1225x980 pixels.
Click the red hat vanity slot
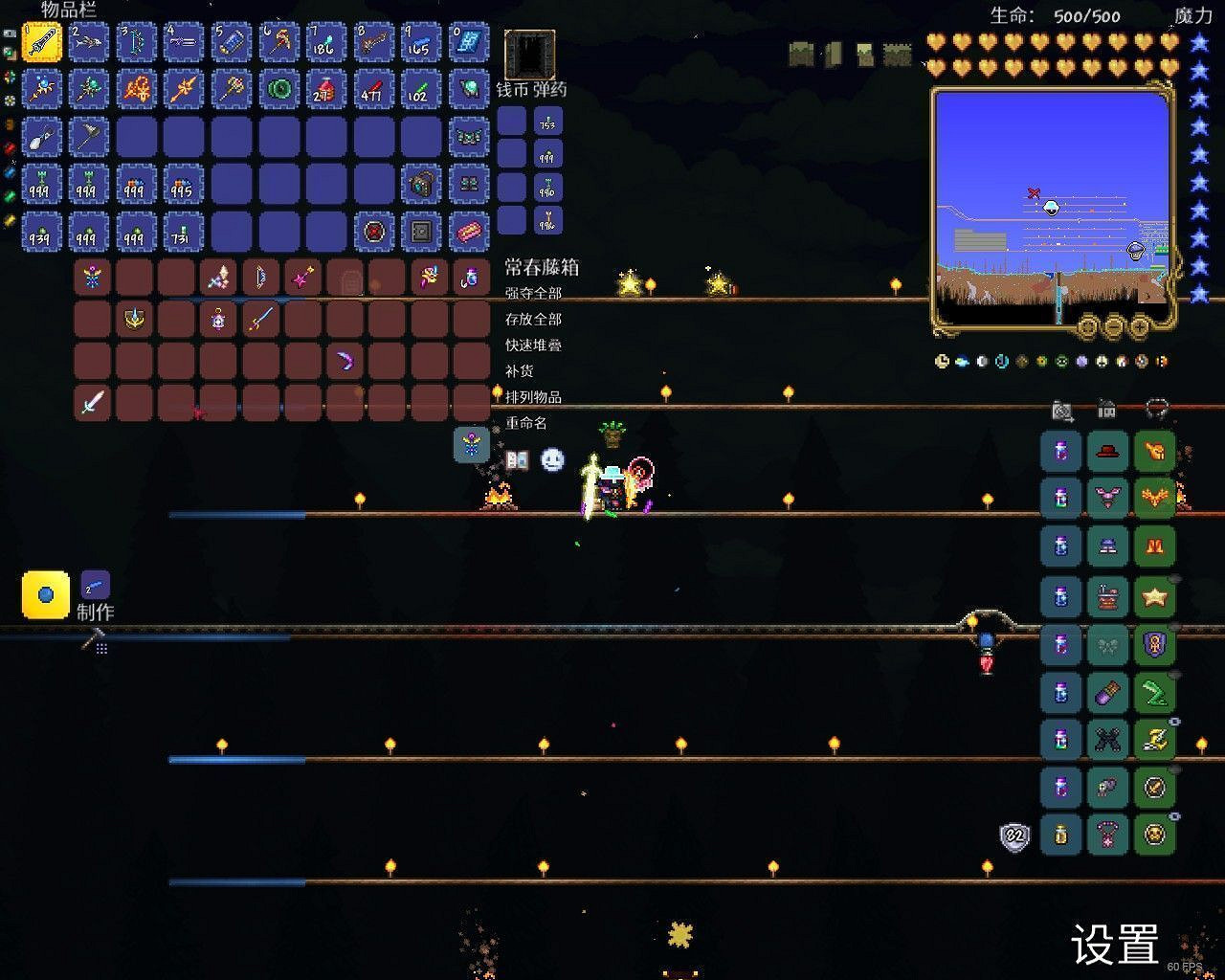click(x=1105, y=451)
